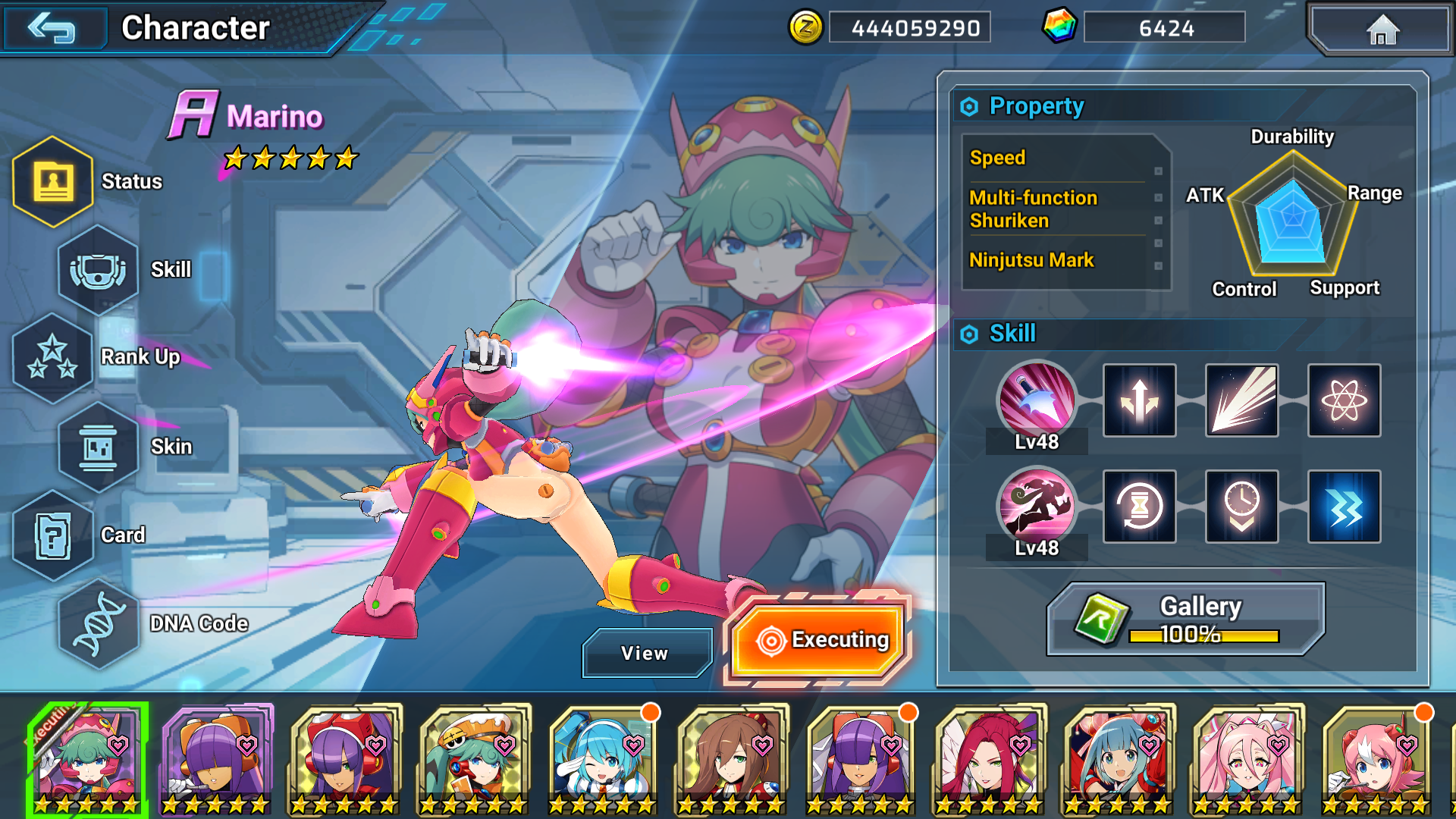Choose the atom passive skill icon

[1344, 400]
